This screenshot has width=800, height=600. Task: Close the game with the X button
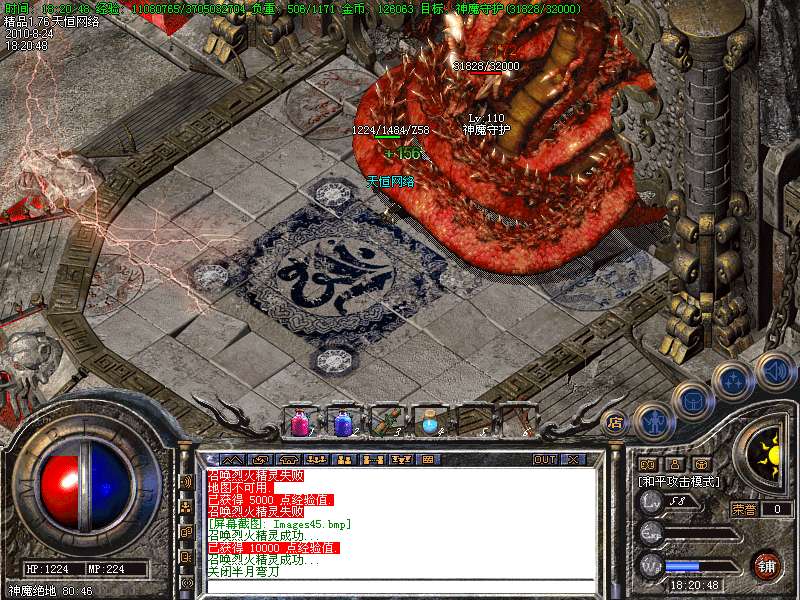[573, 459]
